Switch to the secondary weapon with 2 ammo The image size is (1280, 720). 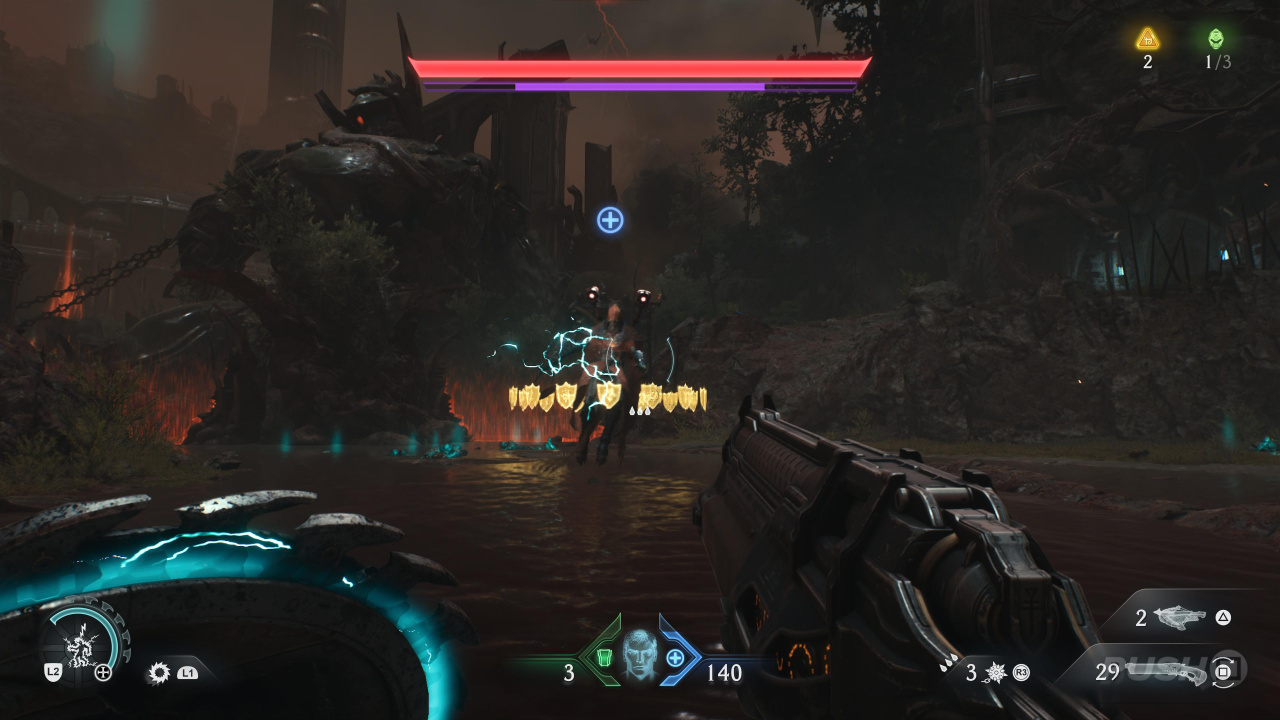pos(1179,618)
